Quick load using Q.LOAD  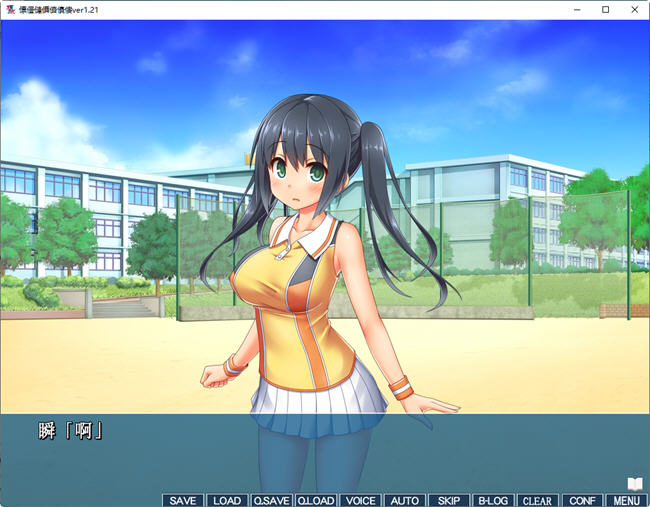pos(315,500)
